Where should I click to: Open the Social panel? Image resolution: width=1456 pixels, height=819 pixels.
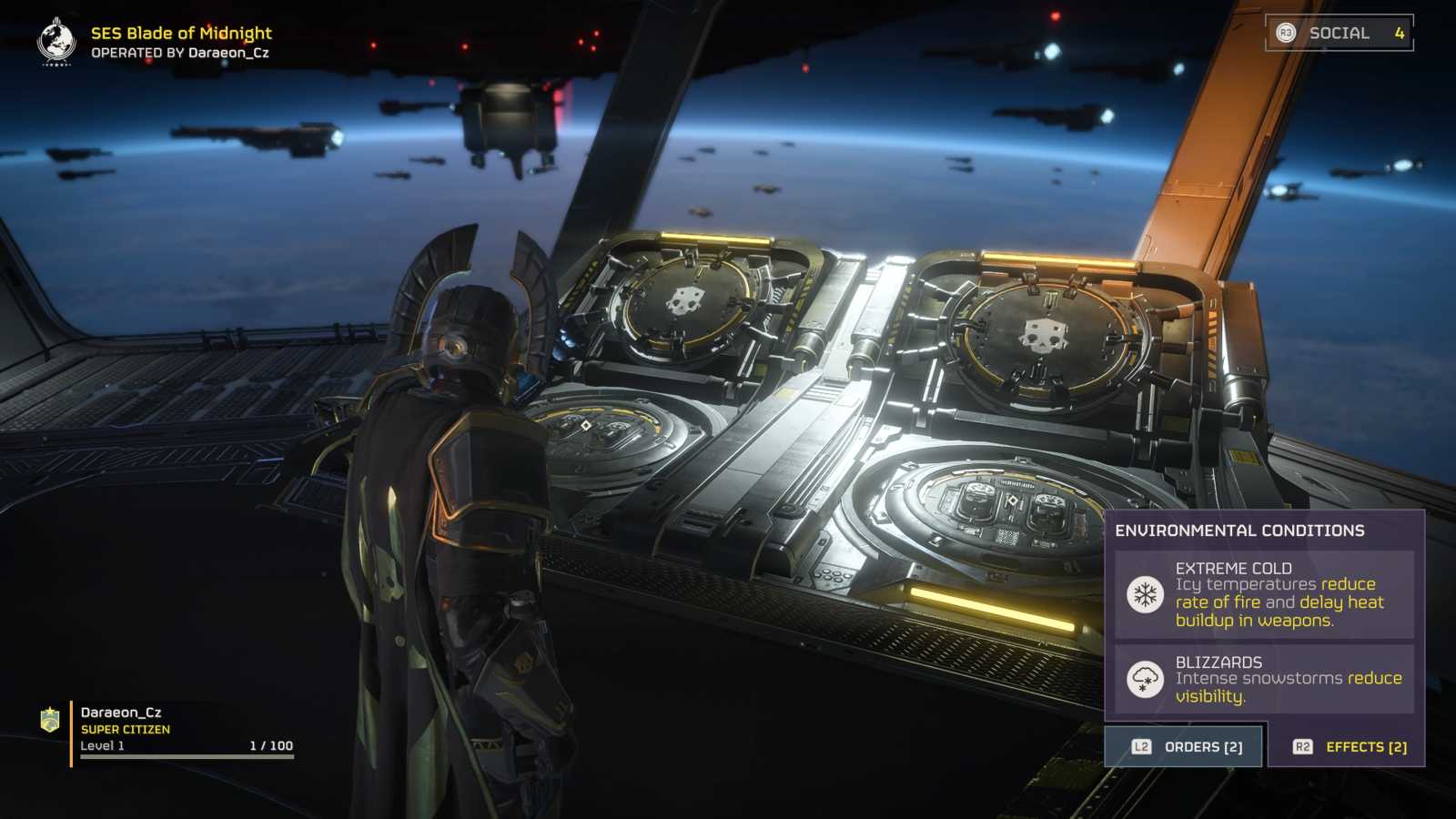1339,33
